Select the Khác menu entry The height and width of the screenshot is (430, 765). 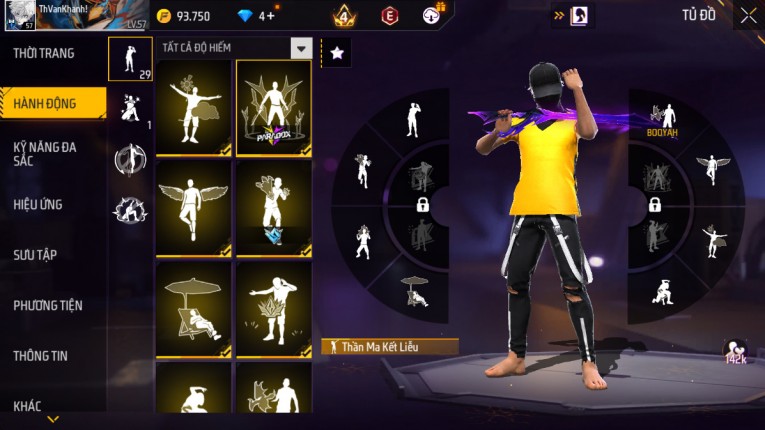pos(27,405)
